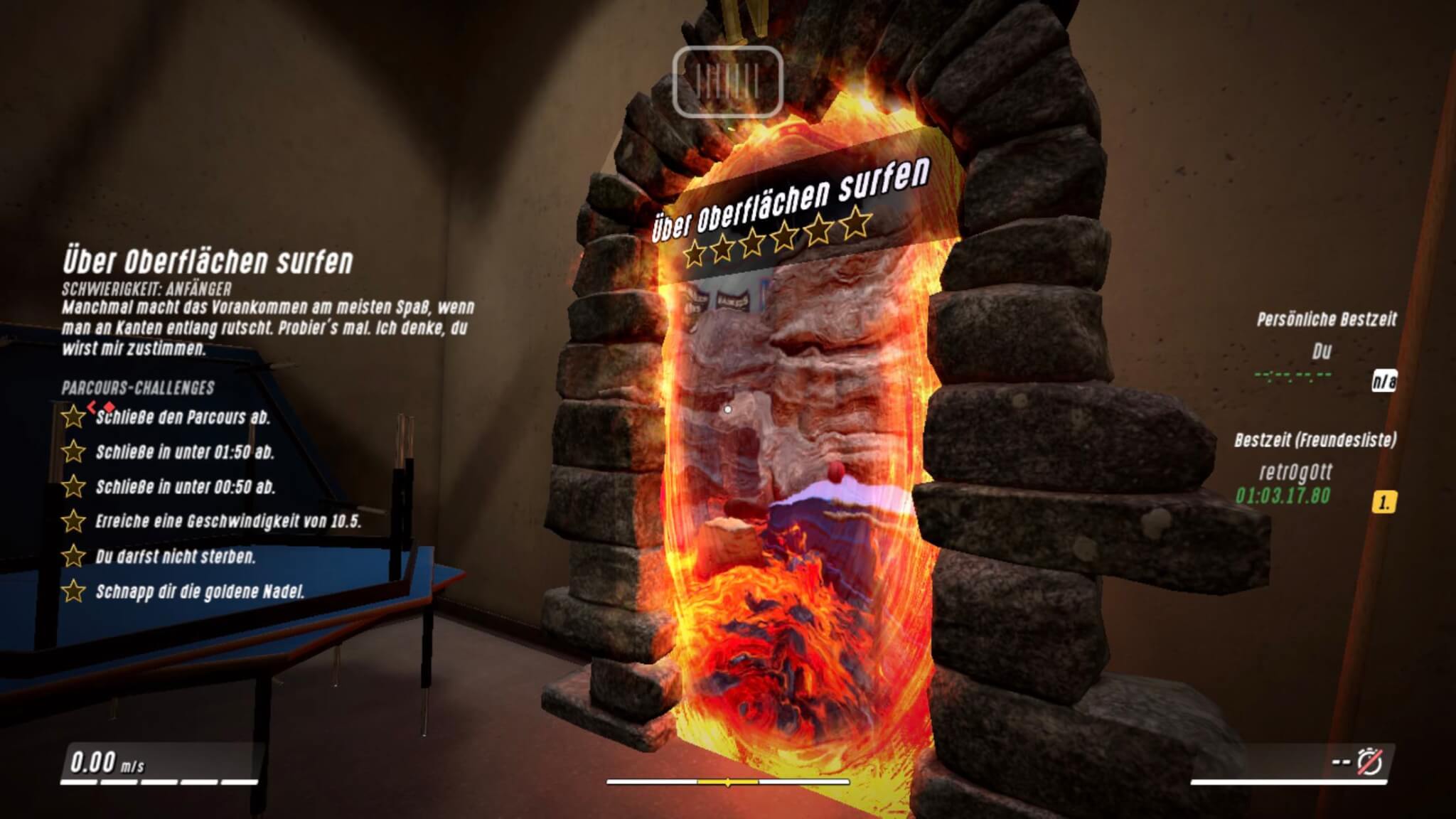Select the speed 10.5 challenge entry

[x=227, y=522]
